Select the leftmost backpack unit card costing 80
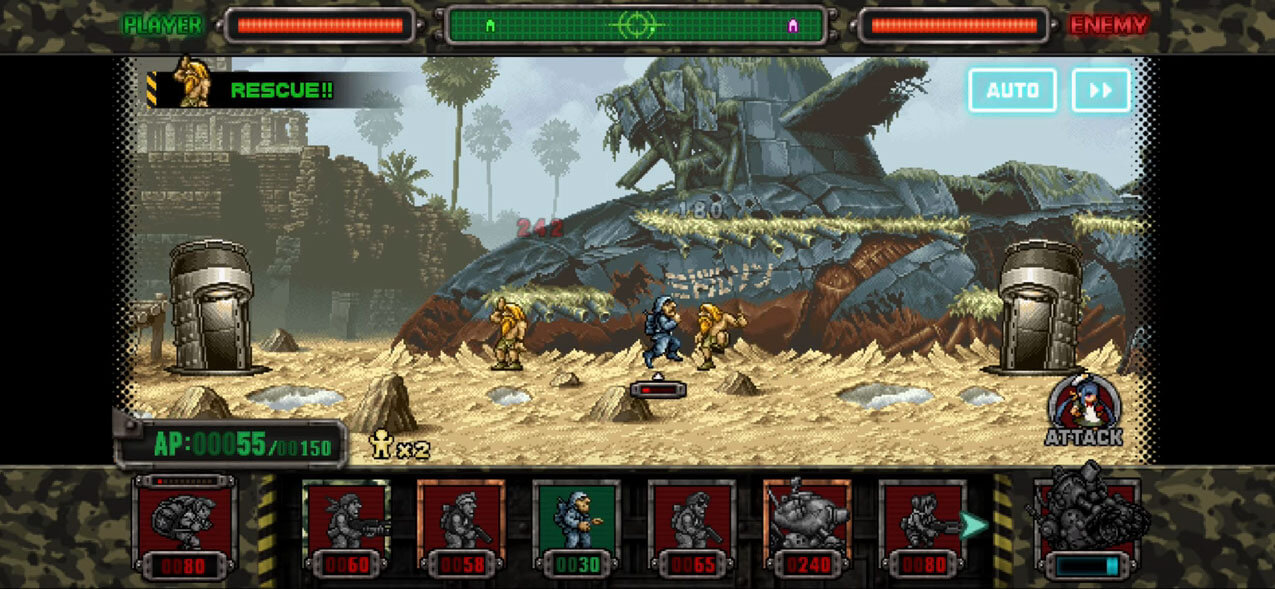 pyautogui.click(x=184, y=527)
